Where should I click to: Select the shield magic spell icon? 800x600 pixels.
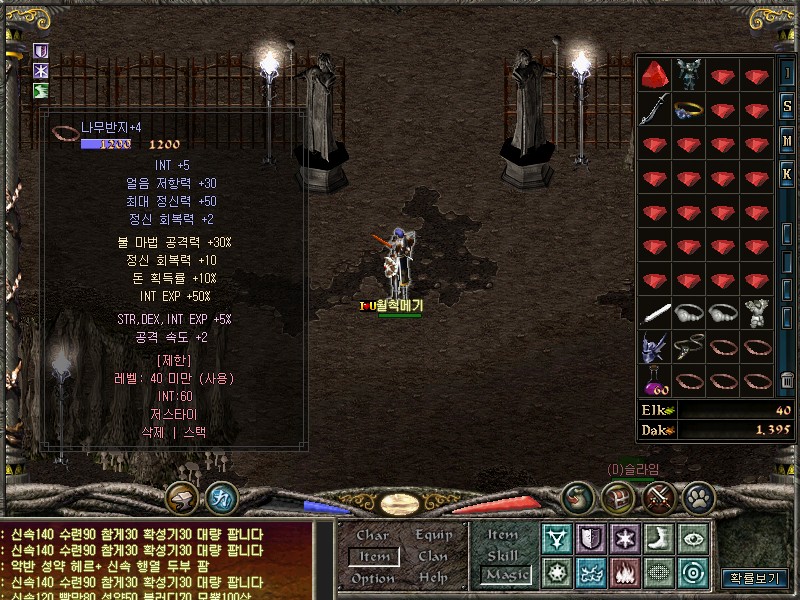coord(590,538)
